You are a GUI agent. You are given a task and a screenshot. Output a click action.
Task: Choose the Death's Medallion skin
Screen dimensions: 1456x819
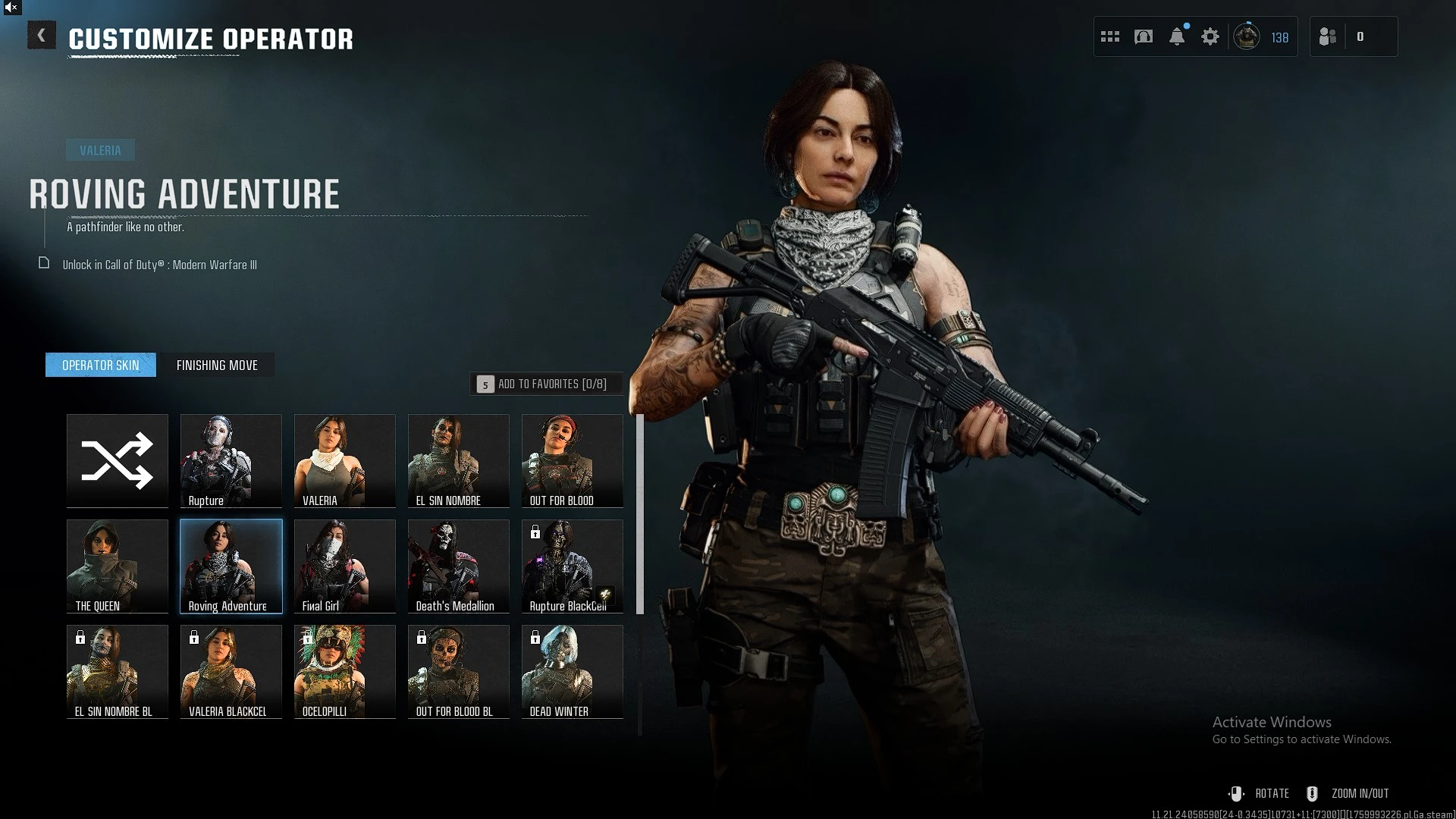point(459,566)
